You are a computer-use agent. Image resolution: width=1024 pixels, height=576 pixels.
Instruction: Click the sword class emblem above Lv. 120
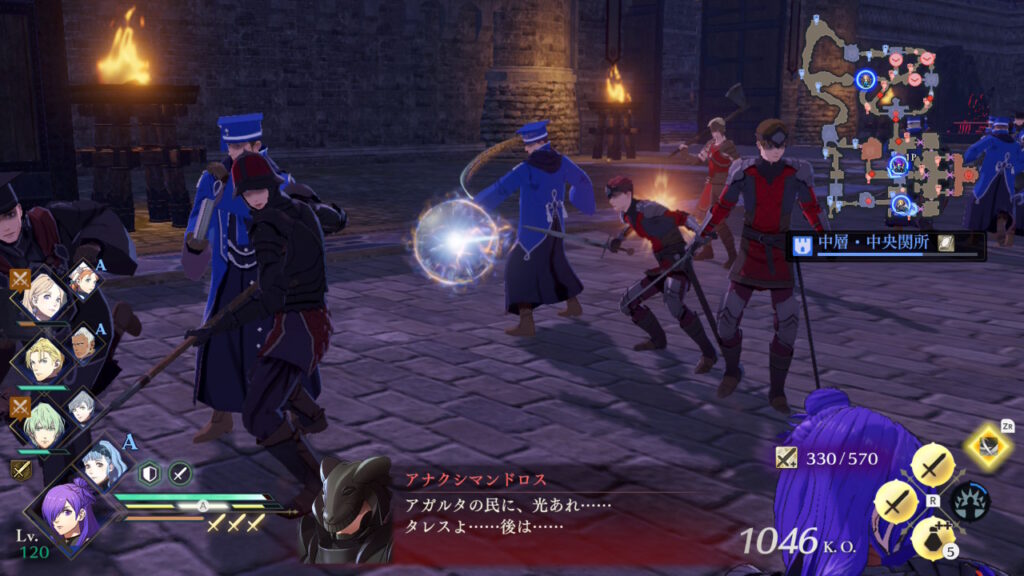[20, 470]
